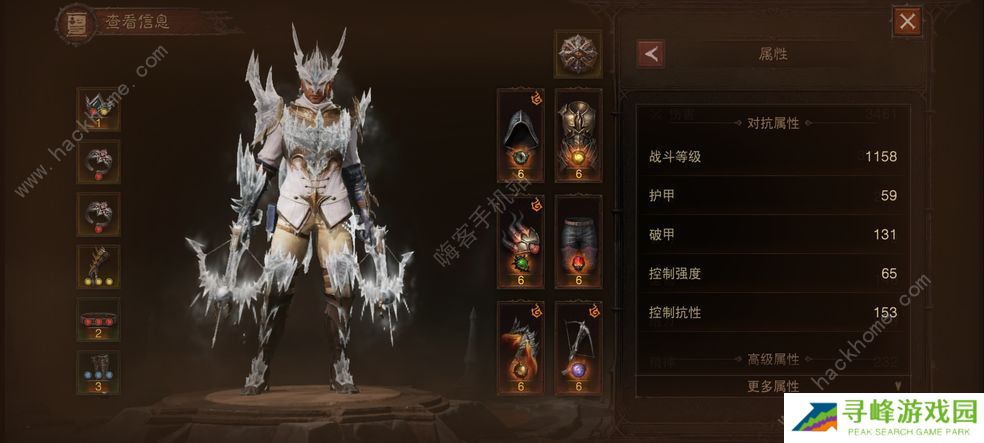The height and width of the screenshot is (443, 984).
Task: Inspect the crossbow weapon slot
Action: click(x=579, y=344)
